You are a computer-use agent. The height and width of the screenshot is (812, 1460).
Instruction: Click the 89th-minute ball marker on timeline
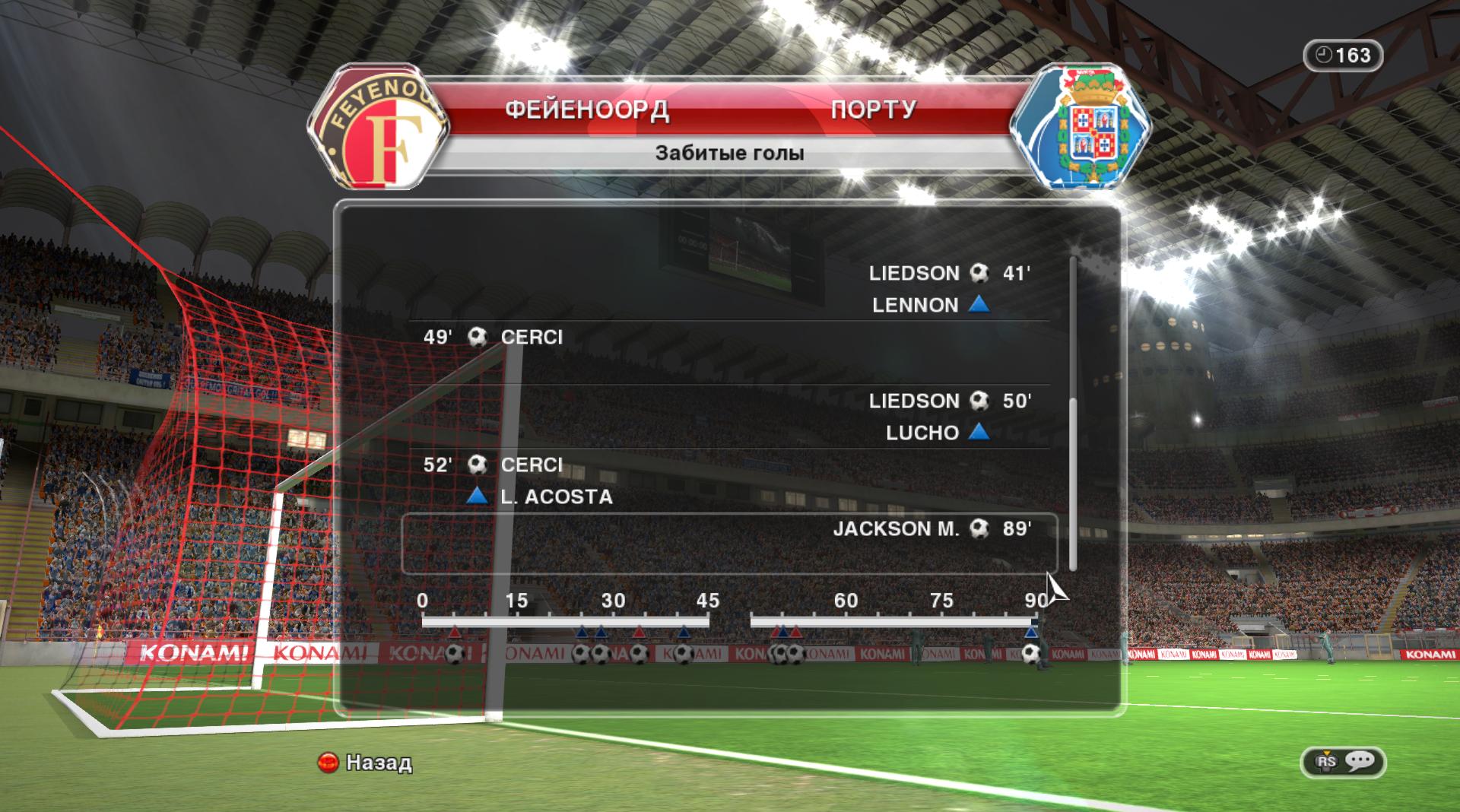(x=1031, y=654)
